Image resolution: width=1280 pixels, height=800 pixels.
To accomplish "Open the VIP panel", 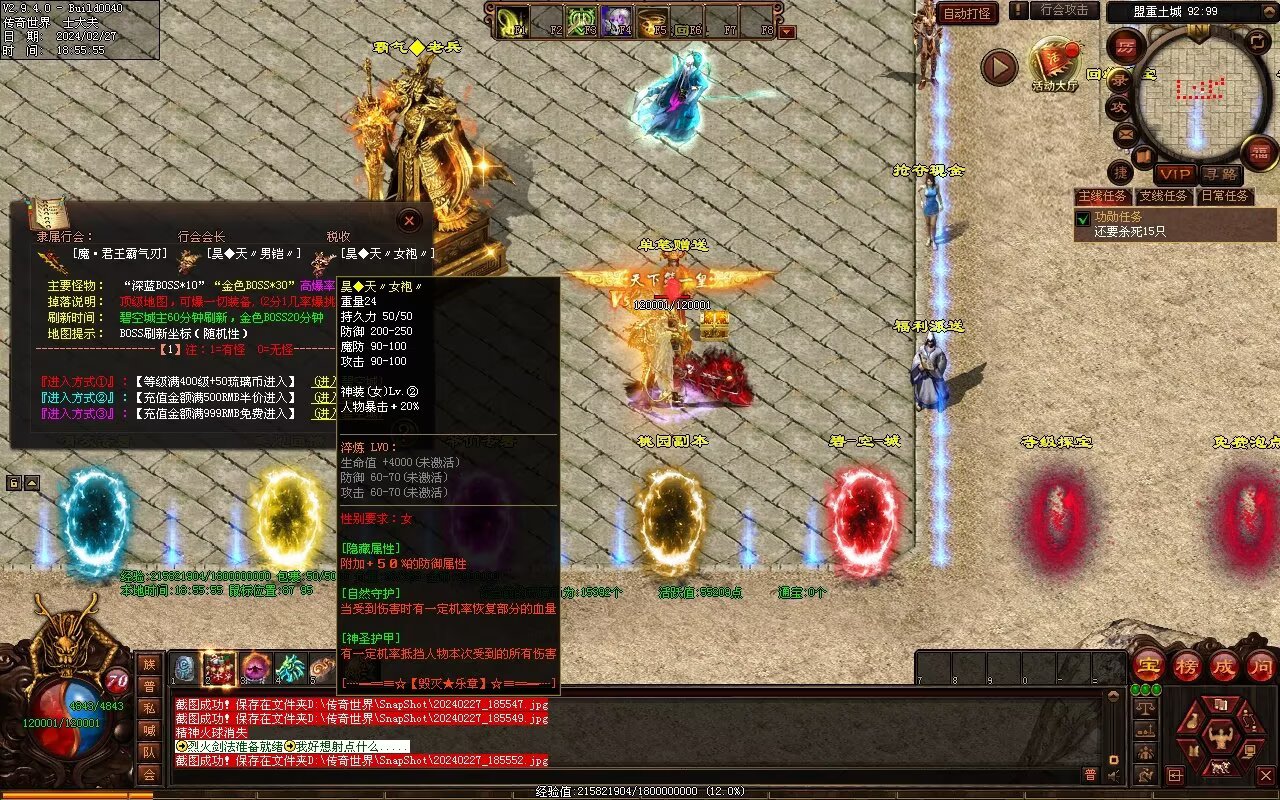I will click(1175, 174).
